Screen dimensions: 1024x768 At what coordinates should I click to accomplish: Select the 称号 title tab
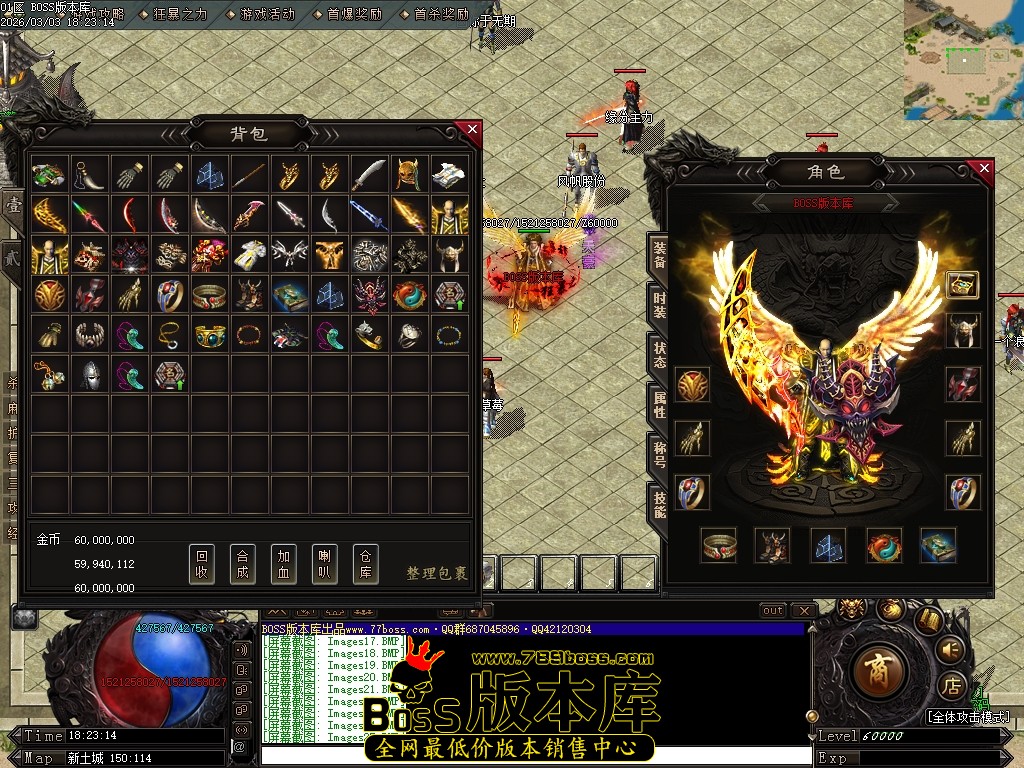click(x=659, y=452)
